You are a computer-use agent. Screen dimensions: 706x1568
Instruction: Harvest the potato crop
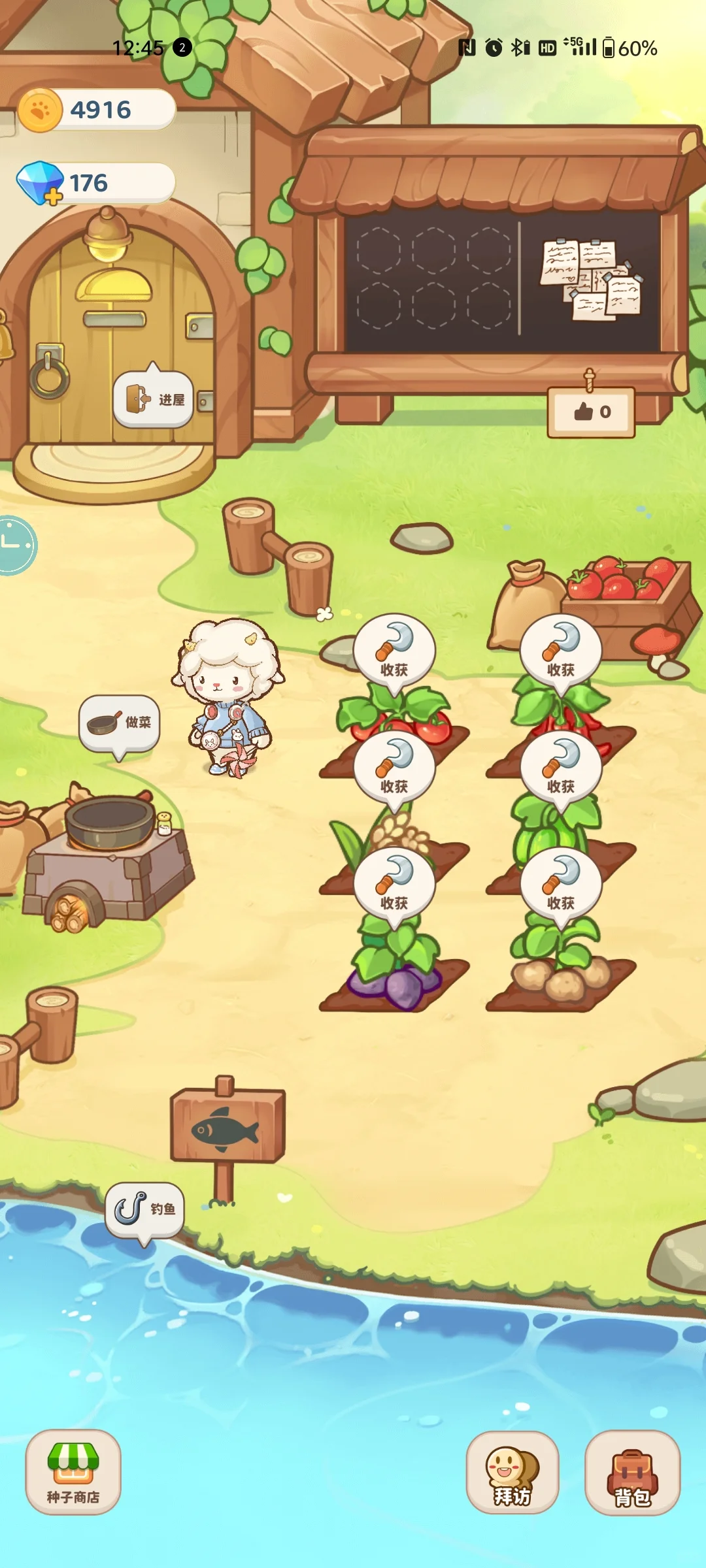[561, 885]
